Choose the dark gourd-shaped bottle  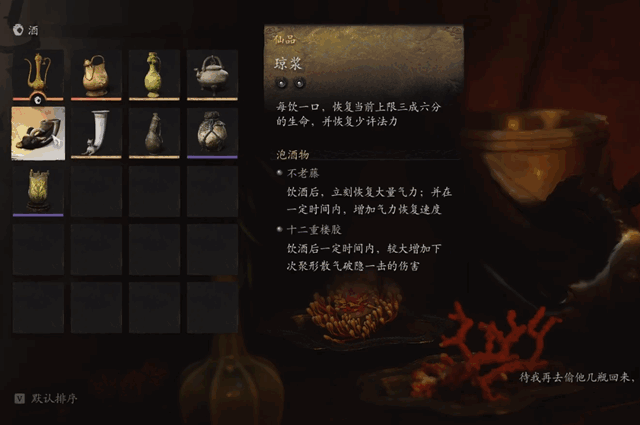(x=153, y=133)
